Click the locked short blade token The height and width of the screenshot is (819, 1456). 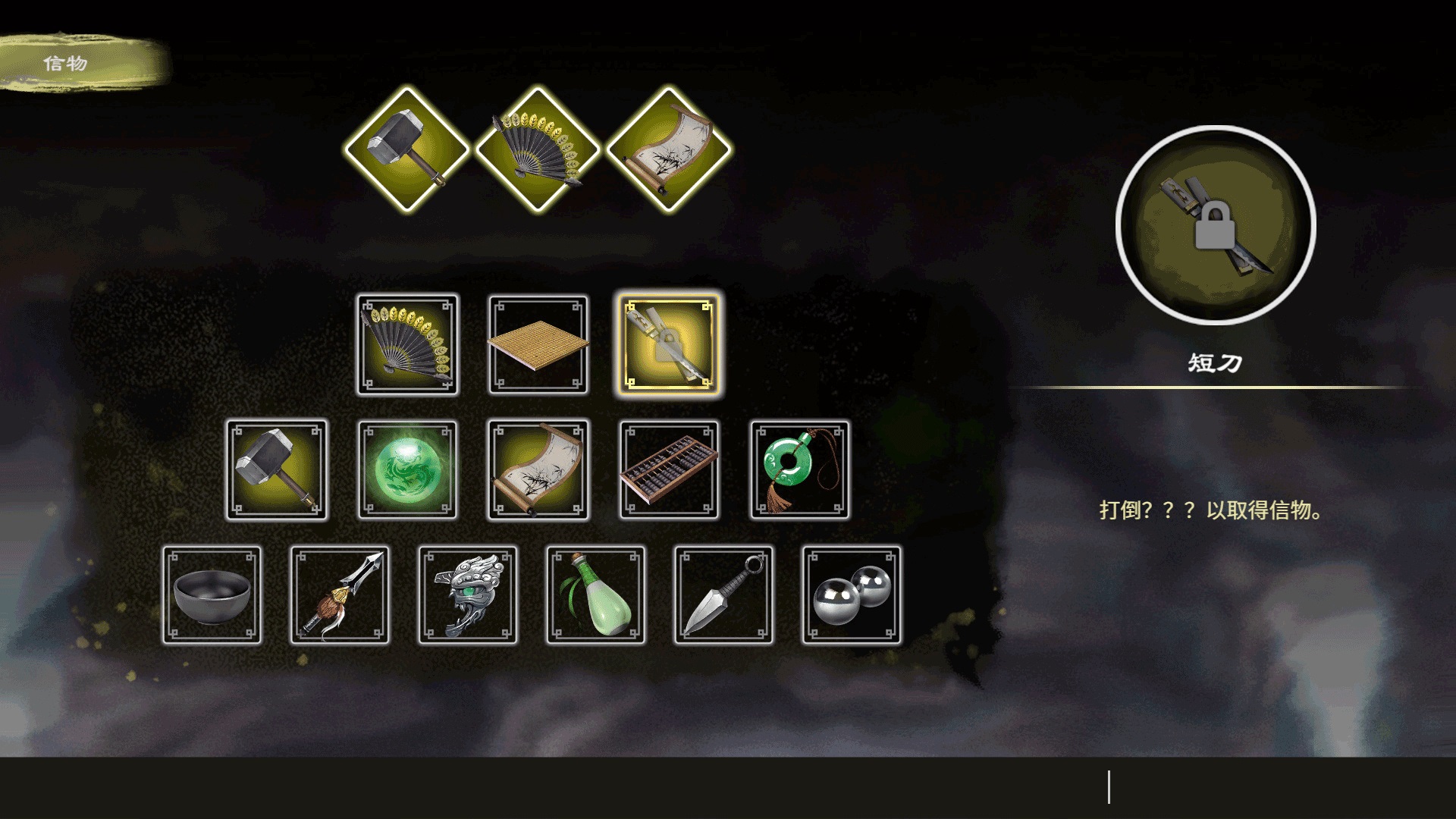pyautogui.click(x=668, y=345)
